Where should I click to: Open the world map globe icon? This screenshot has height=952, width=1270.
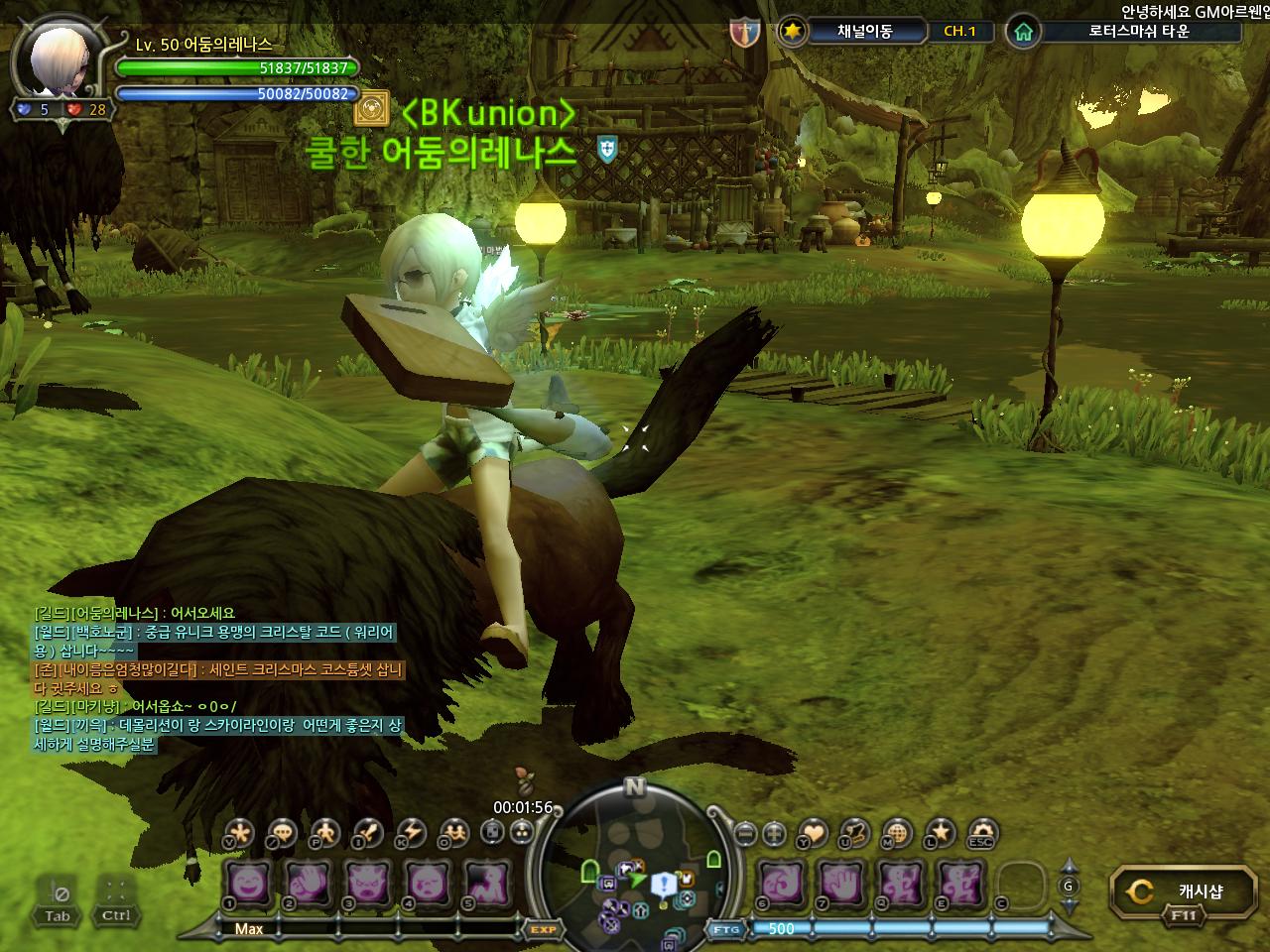pyautogui.click(x=897, y=833)
